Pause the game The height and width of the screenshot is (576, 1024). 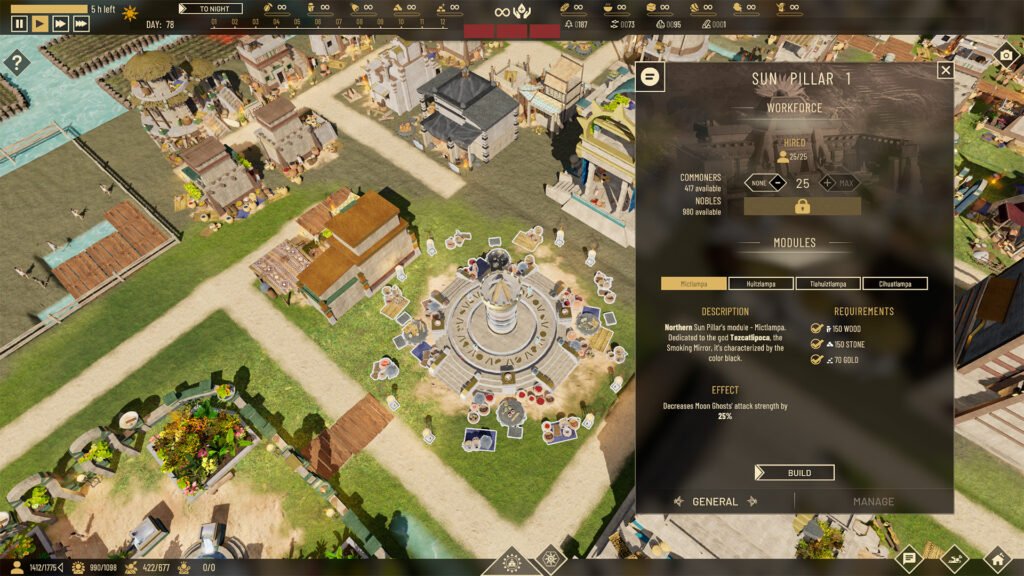coord(19,24)
